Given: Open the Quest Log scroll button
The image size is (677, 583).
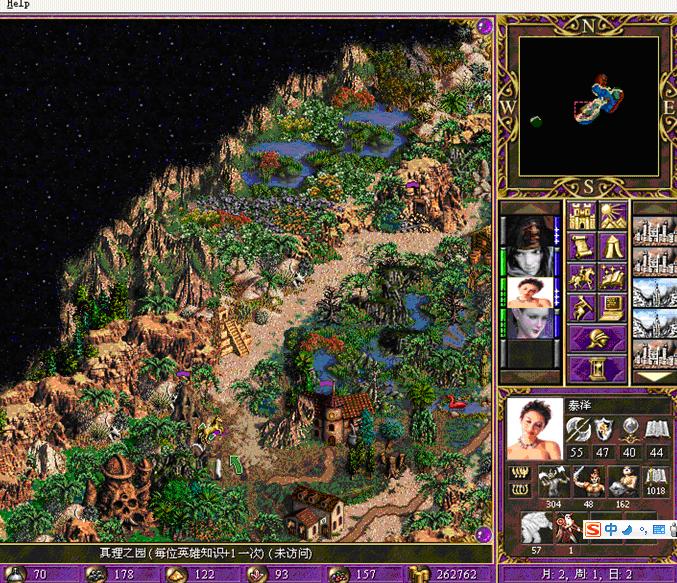Looking at the screenshot, I should coord(582,247).
